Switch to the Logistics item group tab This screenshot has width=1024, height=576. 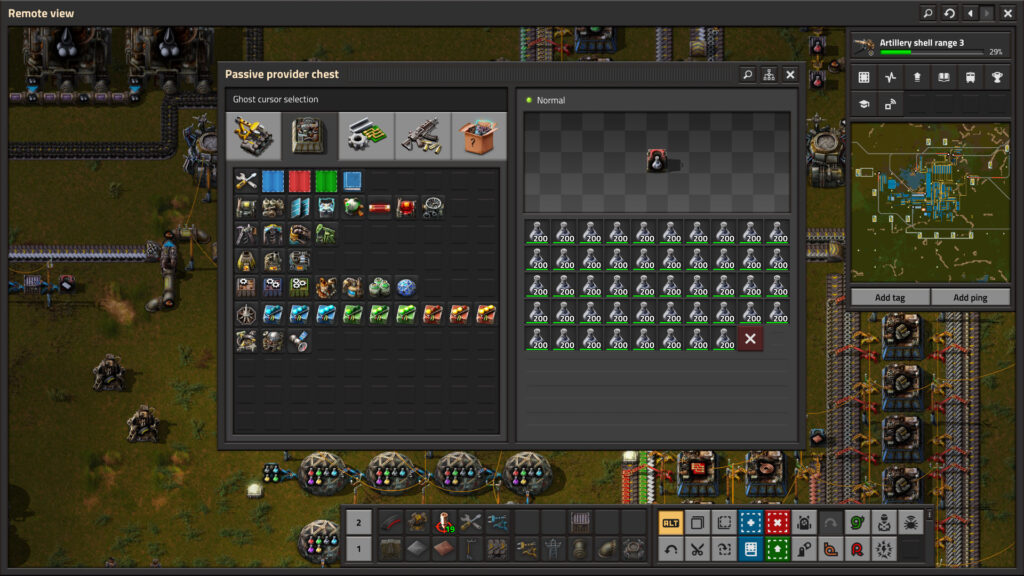click(254, 136)
